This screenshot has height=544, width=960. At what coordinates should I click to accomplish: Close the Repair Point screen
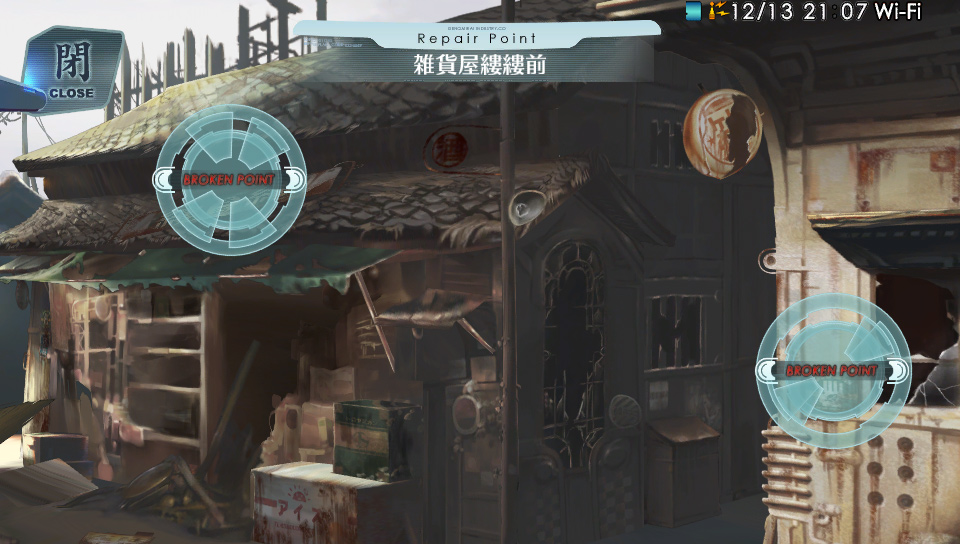(71, 68)
